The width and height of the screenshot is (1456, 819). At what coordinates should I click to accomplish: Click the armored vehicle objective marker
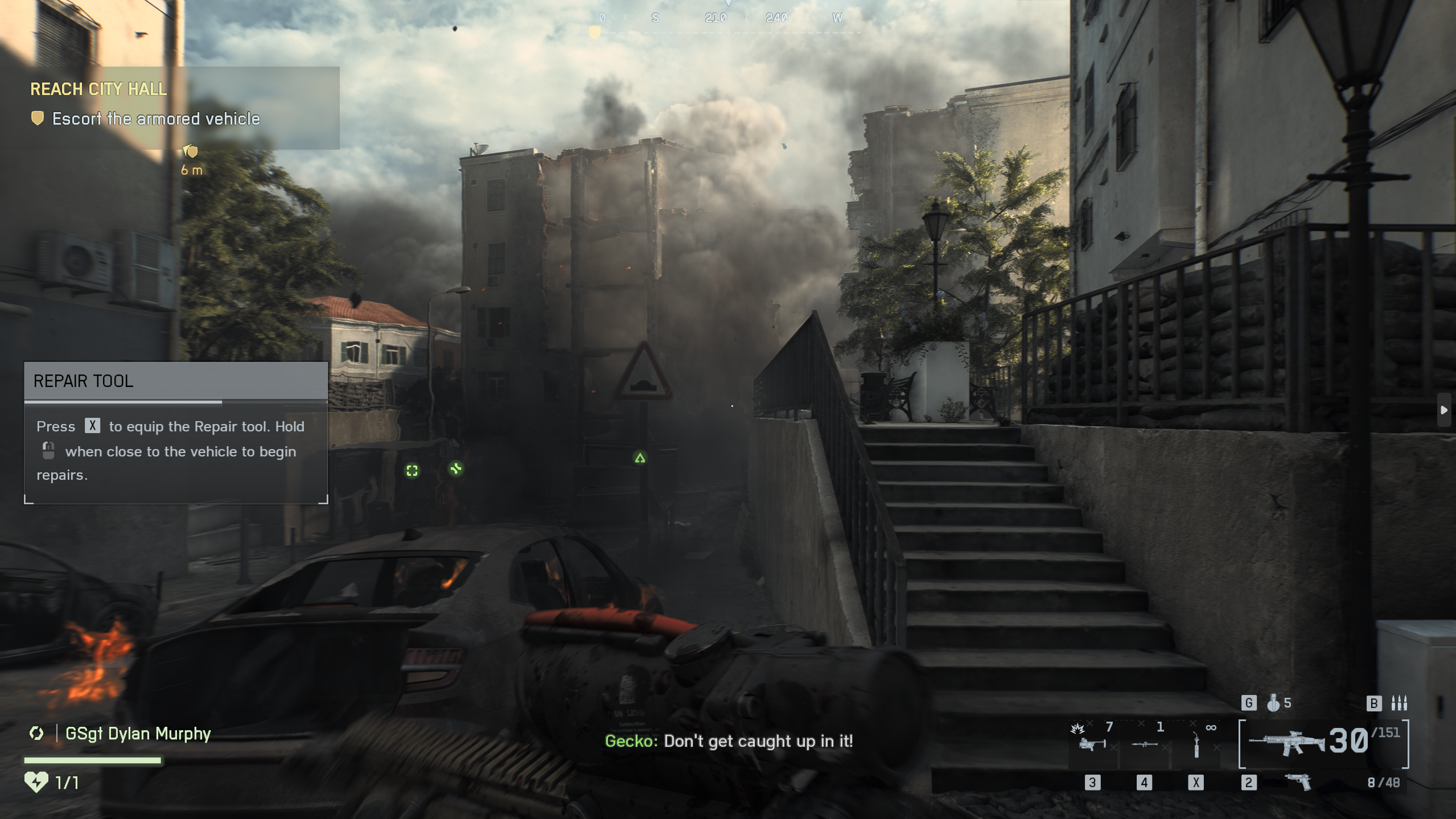click(190, 151)
